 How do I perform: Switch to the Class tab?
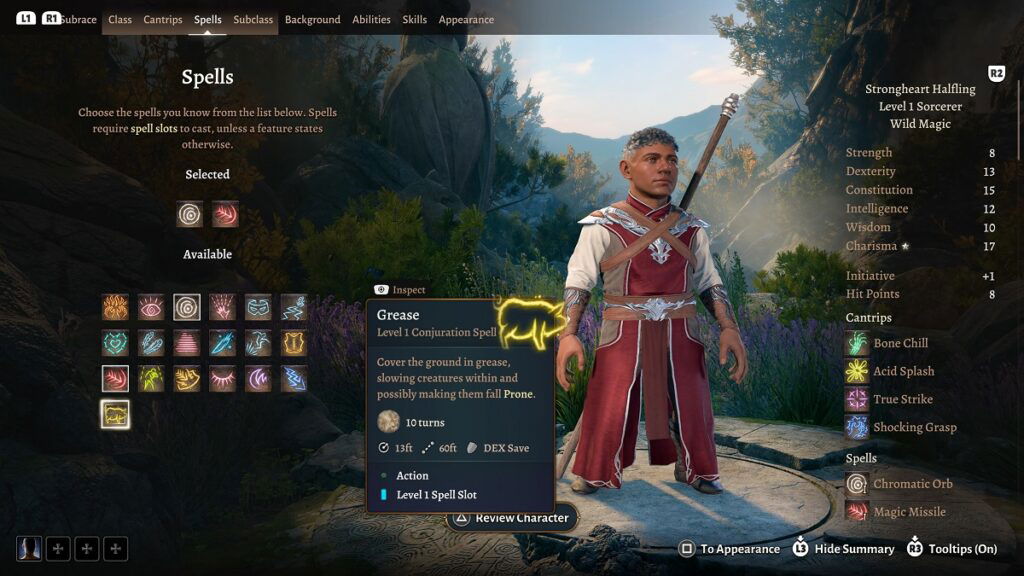pyautogui.click(x=120, y=20)
